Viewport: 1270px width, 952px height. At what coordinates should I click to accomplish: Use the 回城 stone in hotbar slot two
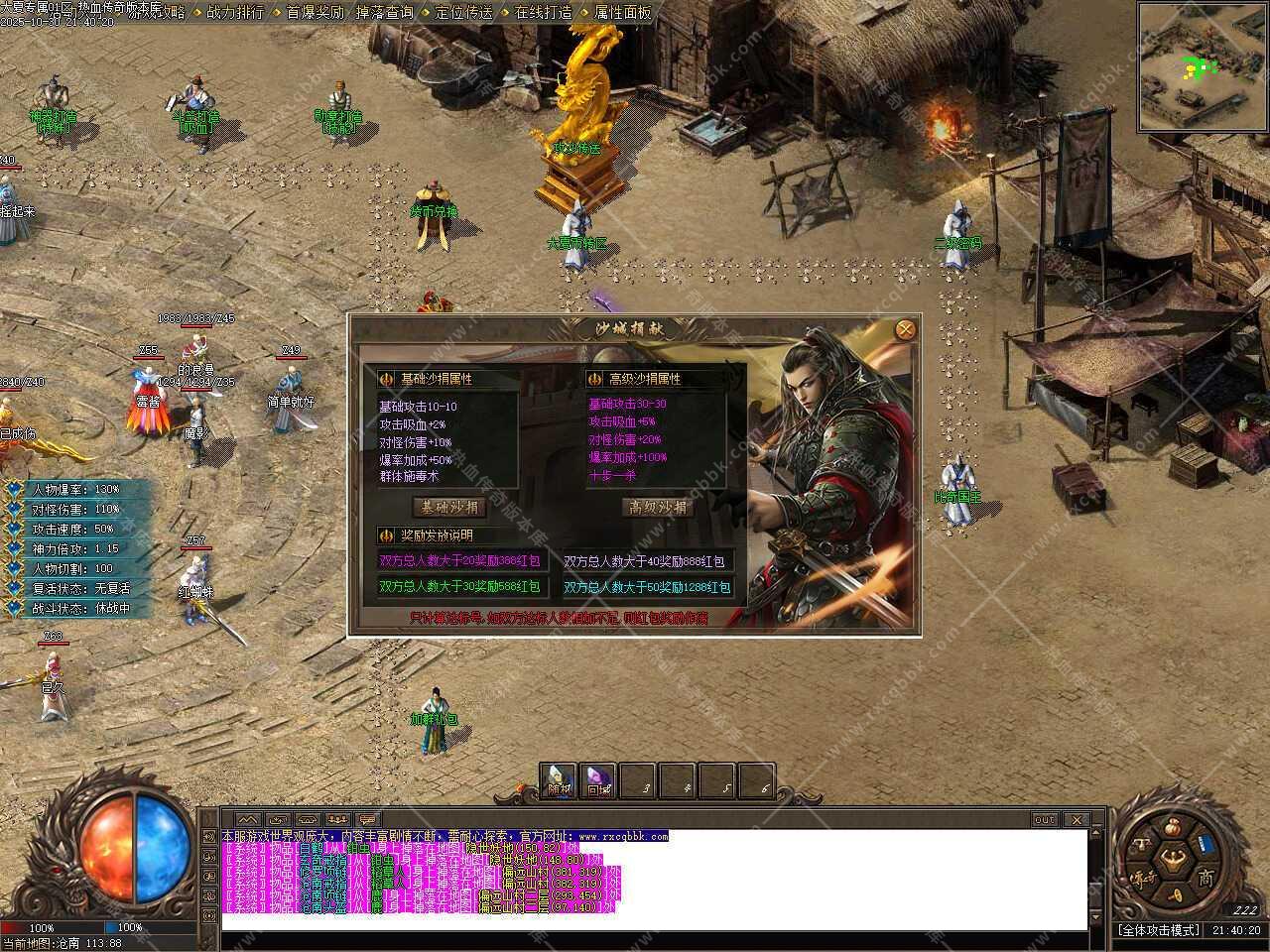[598, 779]
